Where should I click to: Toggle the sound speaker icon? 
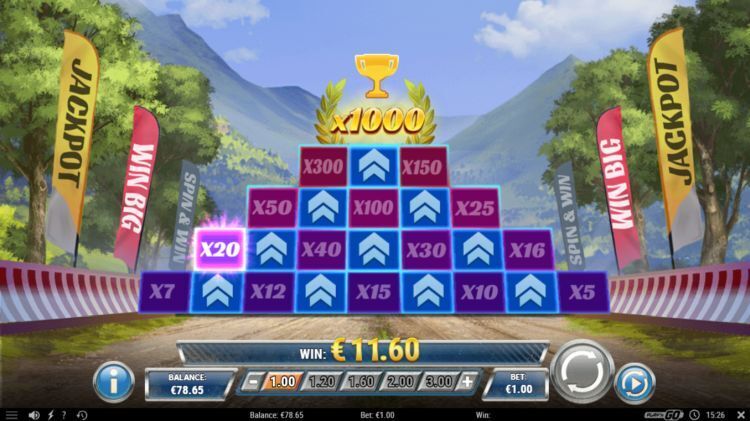[33, 414]
